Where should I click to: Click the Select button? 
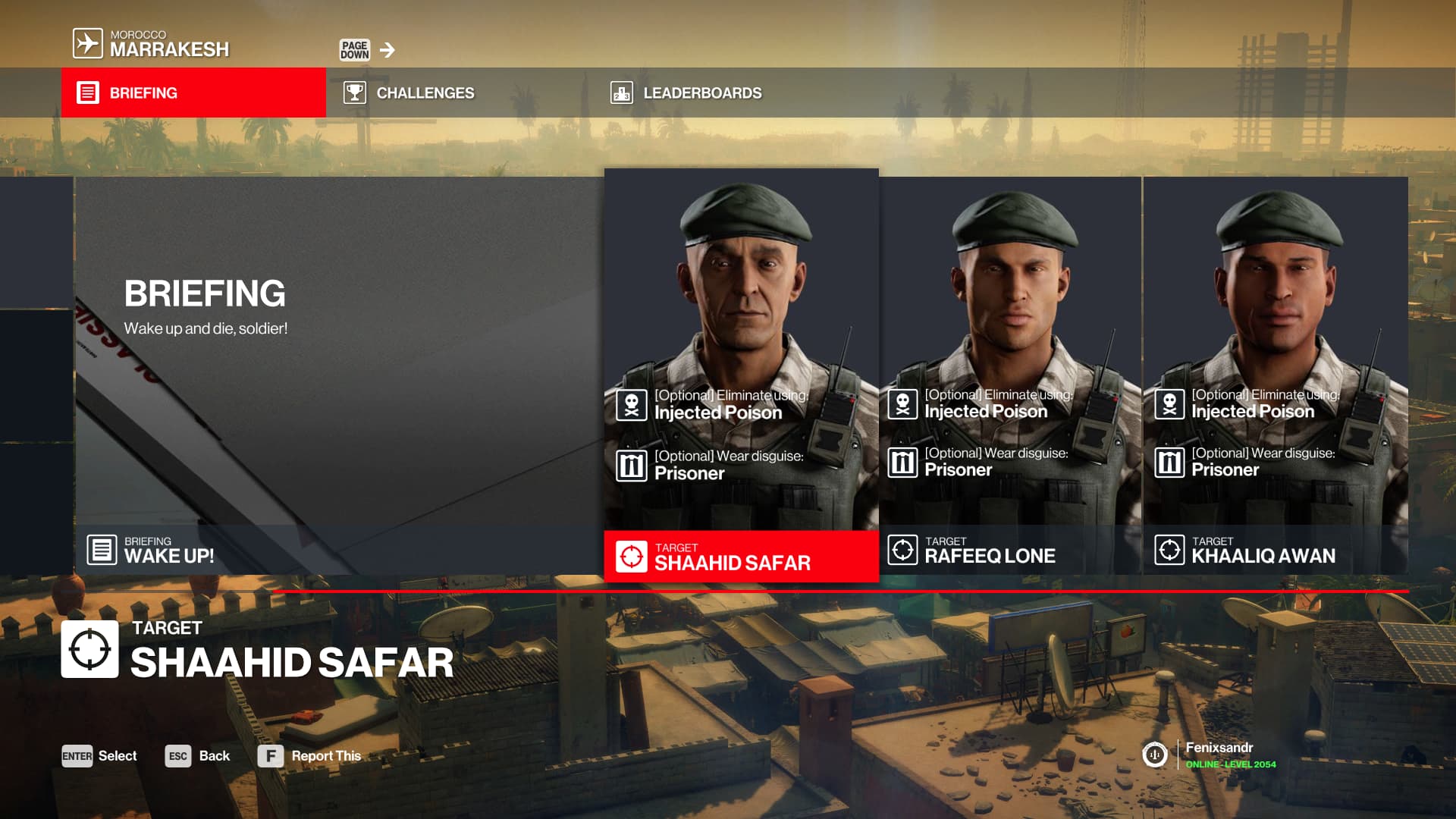tap(99, 756)
